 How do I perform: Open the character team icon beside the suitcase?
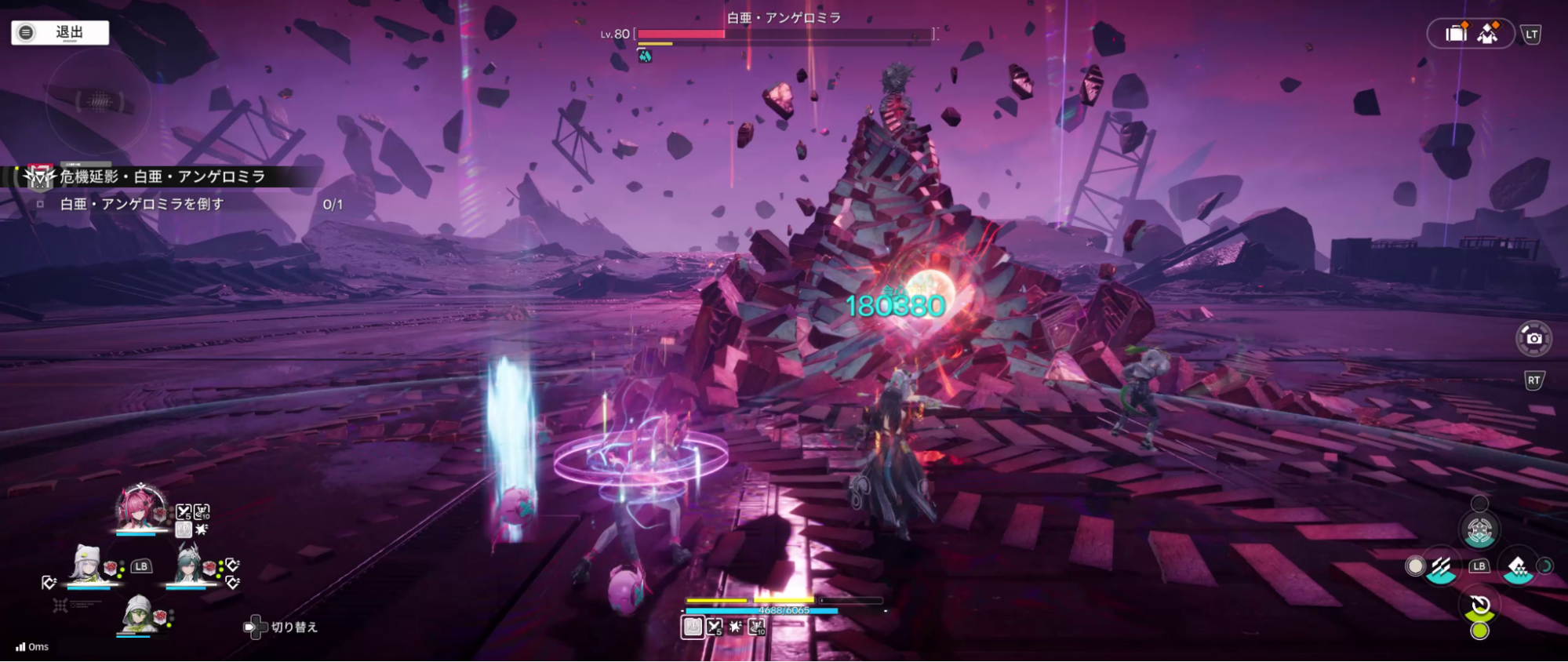tap(1488, 33)
